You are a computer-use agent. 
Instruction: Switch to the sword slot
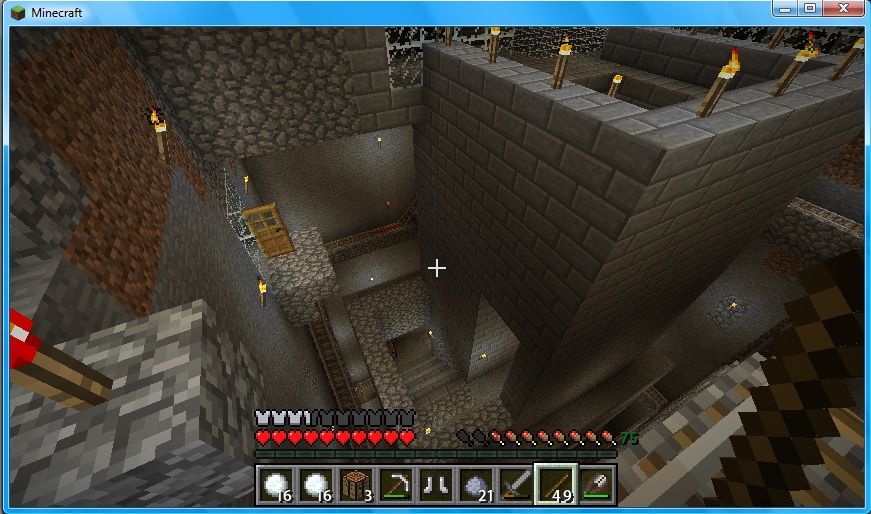pos(515,484)
